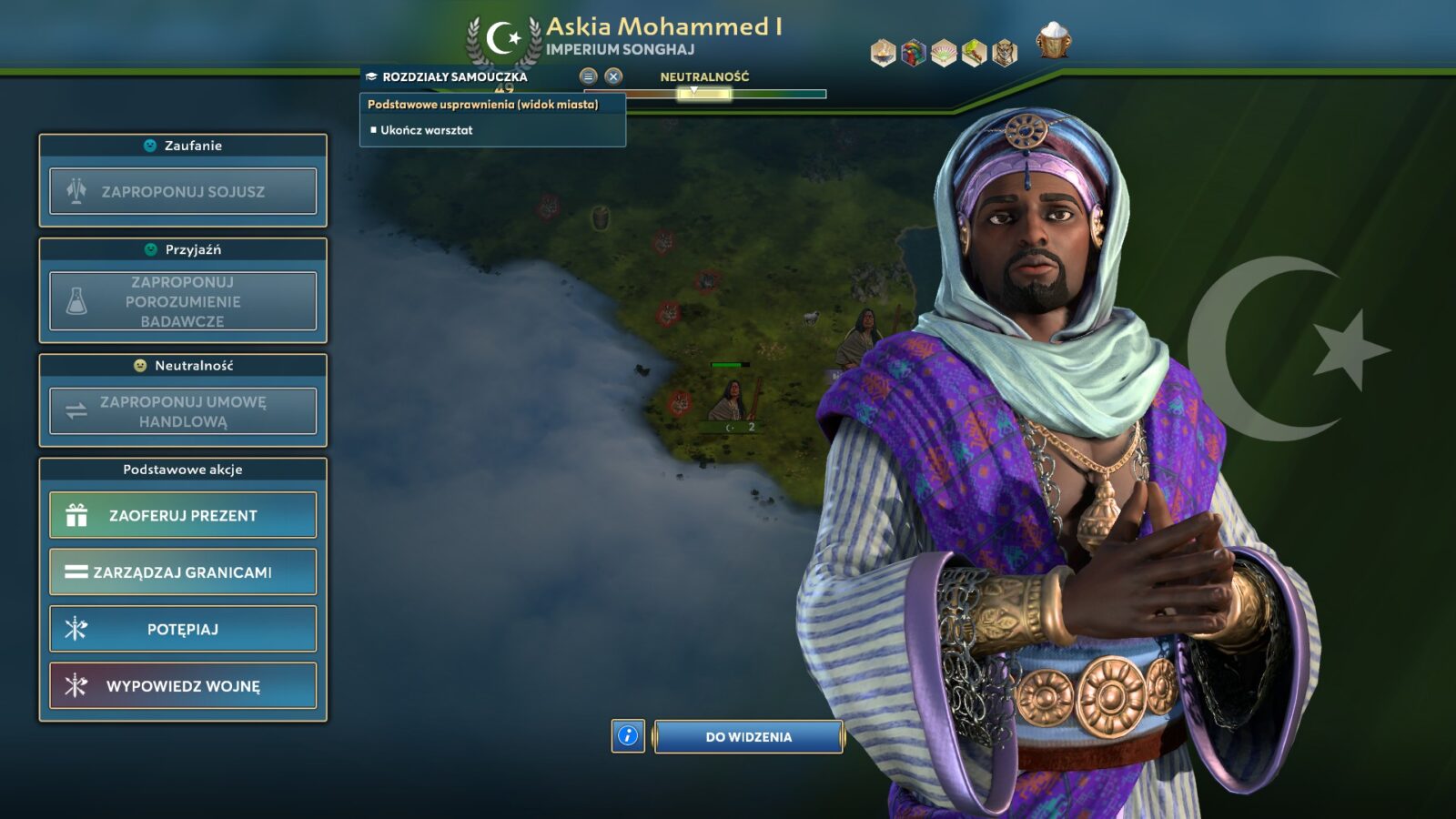This screenshot has height=819, width=1456.
Task: Select Zaproponuj Sojusz alliance proposal
Action: tap(183, 191)
